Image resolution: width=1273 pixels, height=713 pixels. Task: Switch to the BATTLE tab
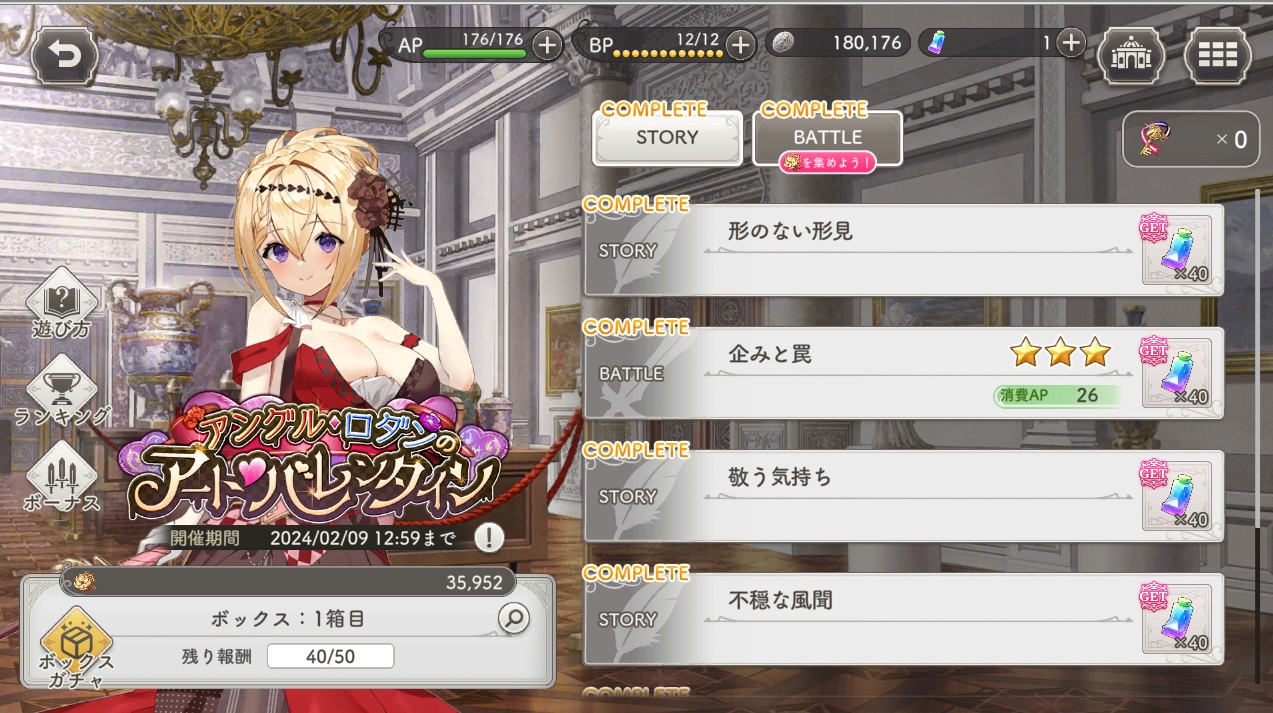[x=827, y=138]
